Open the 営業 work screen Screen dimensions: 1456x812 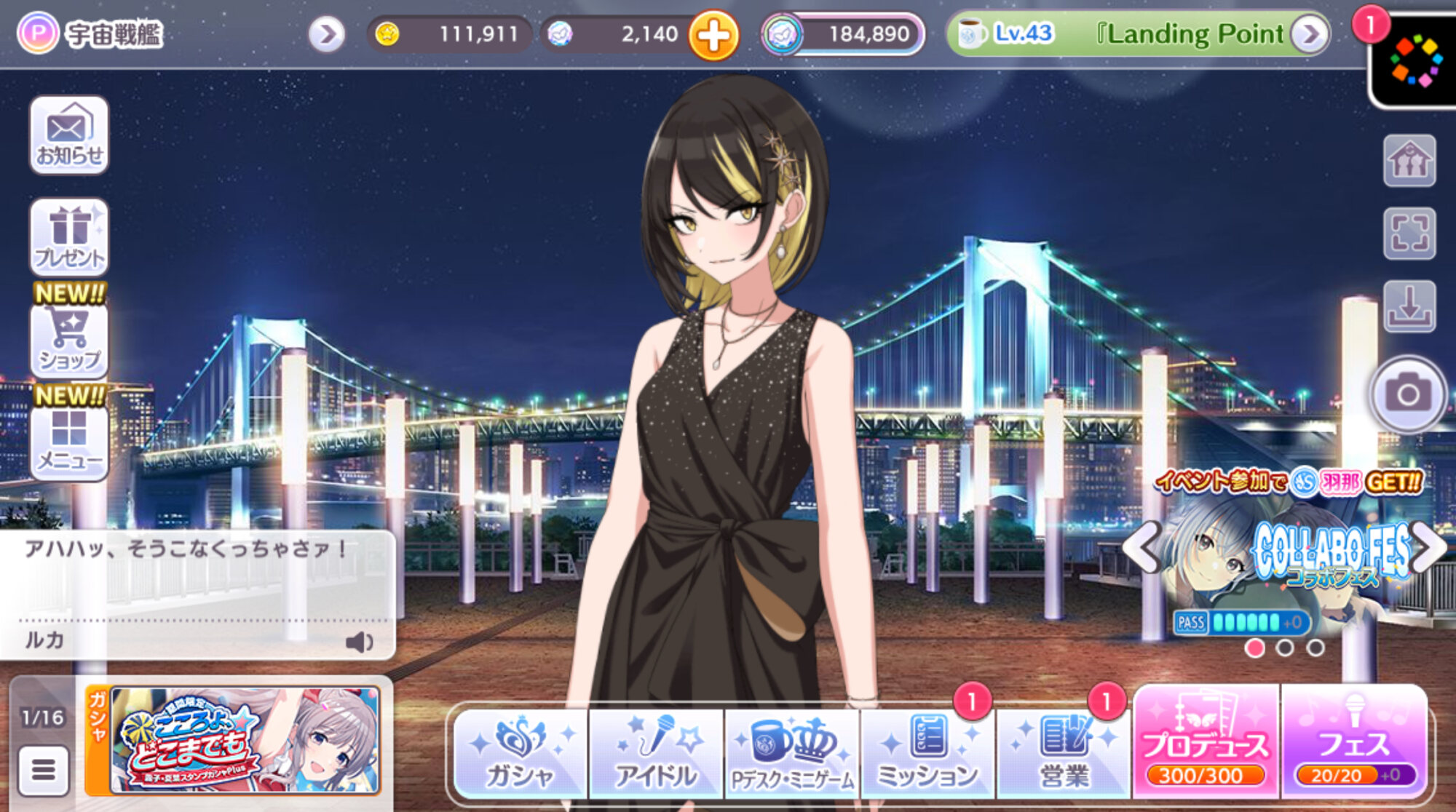[1064, 754]
